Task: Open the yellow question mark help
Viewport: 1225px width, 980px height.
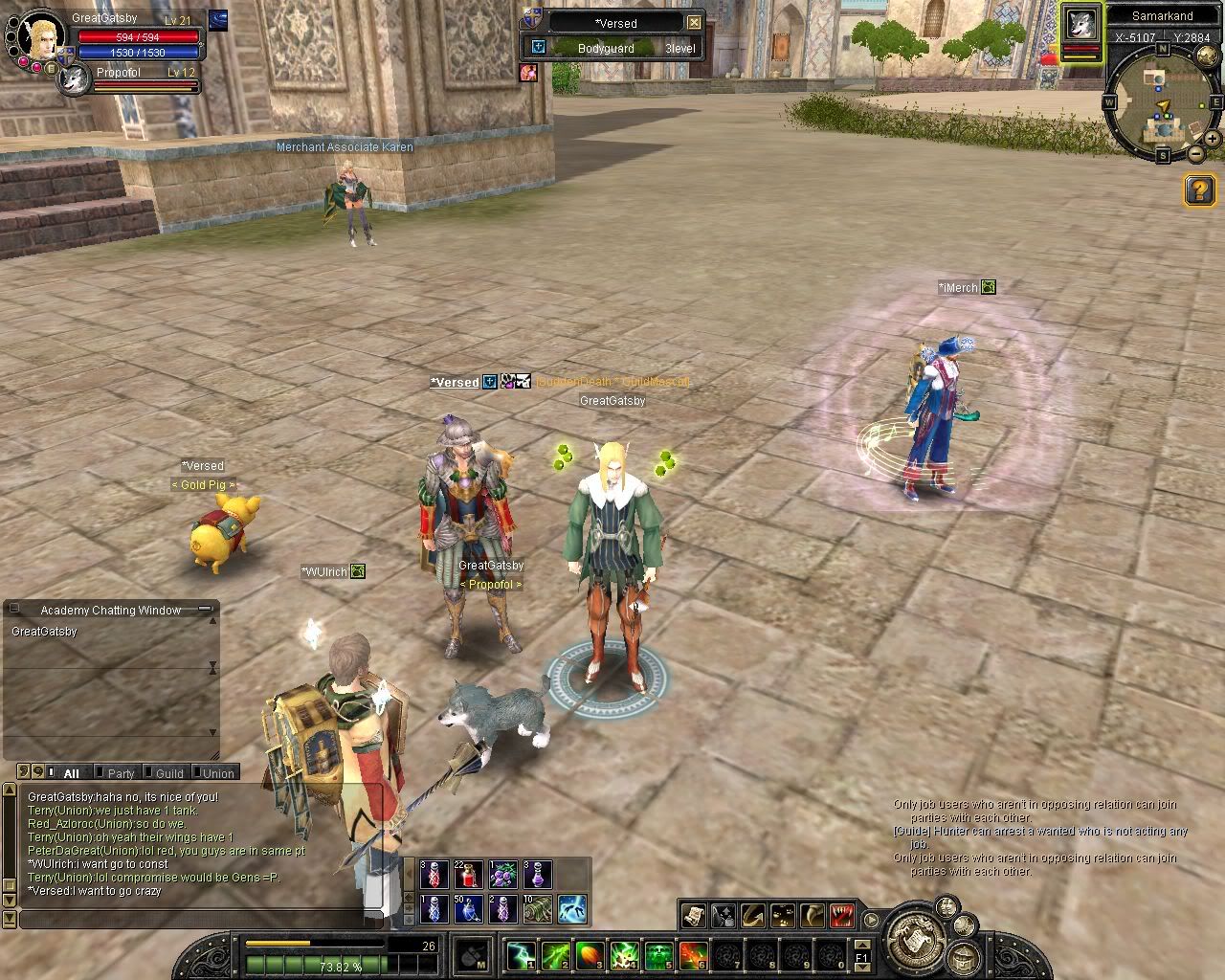Action: [x=1200, y=190]
